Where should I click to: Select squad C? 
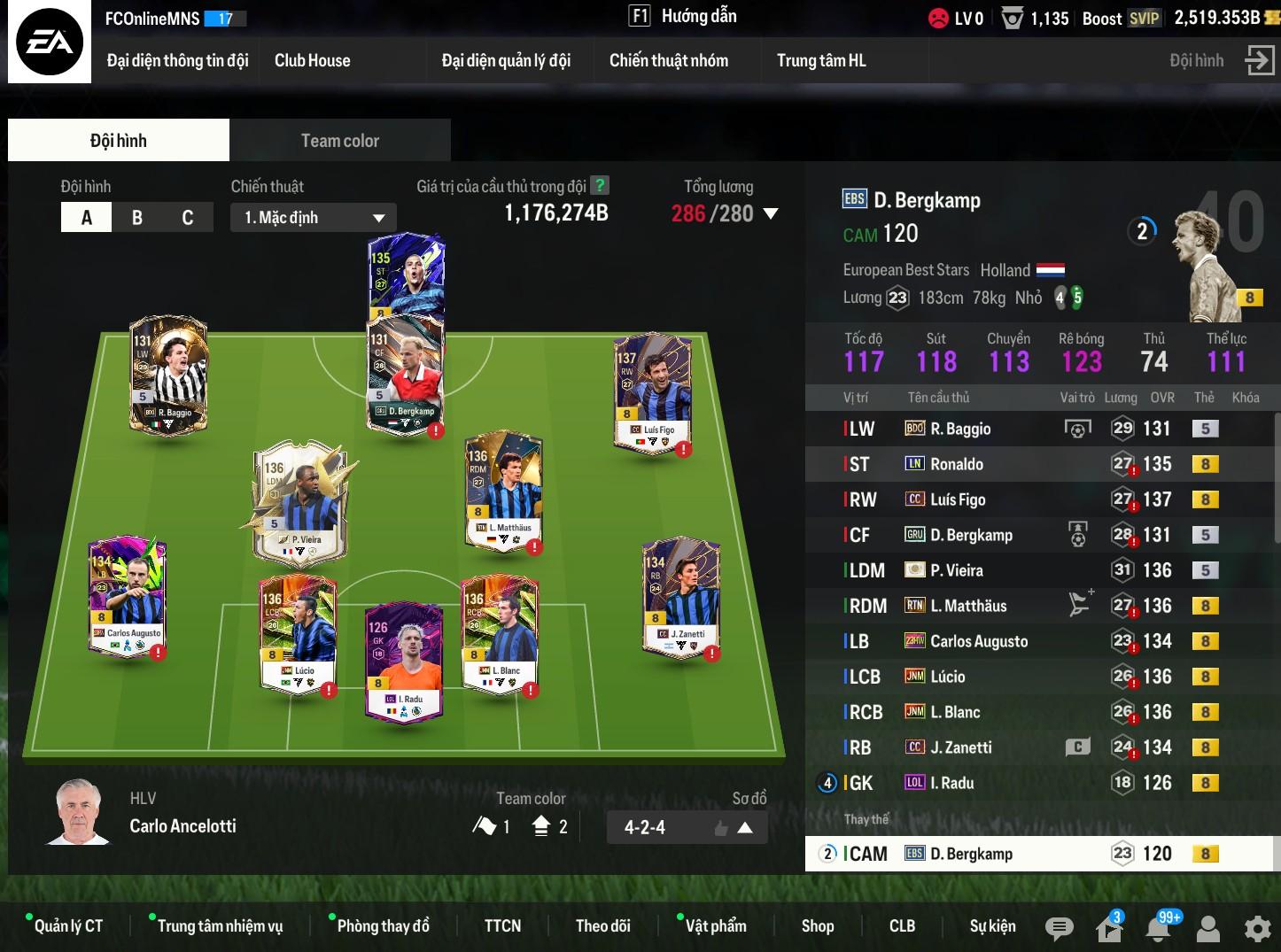(x=187, y=218)
